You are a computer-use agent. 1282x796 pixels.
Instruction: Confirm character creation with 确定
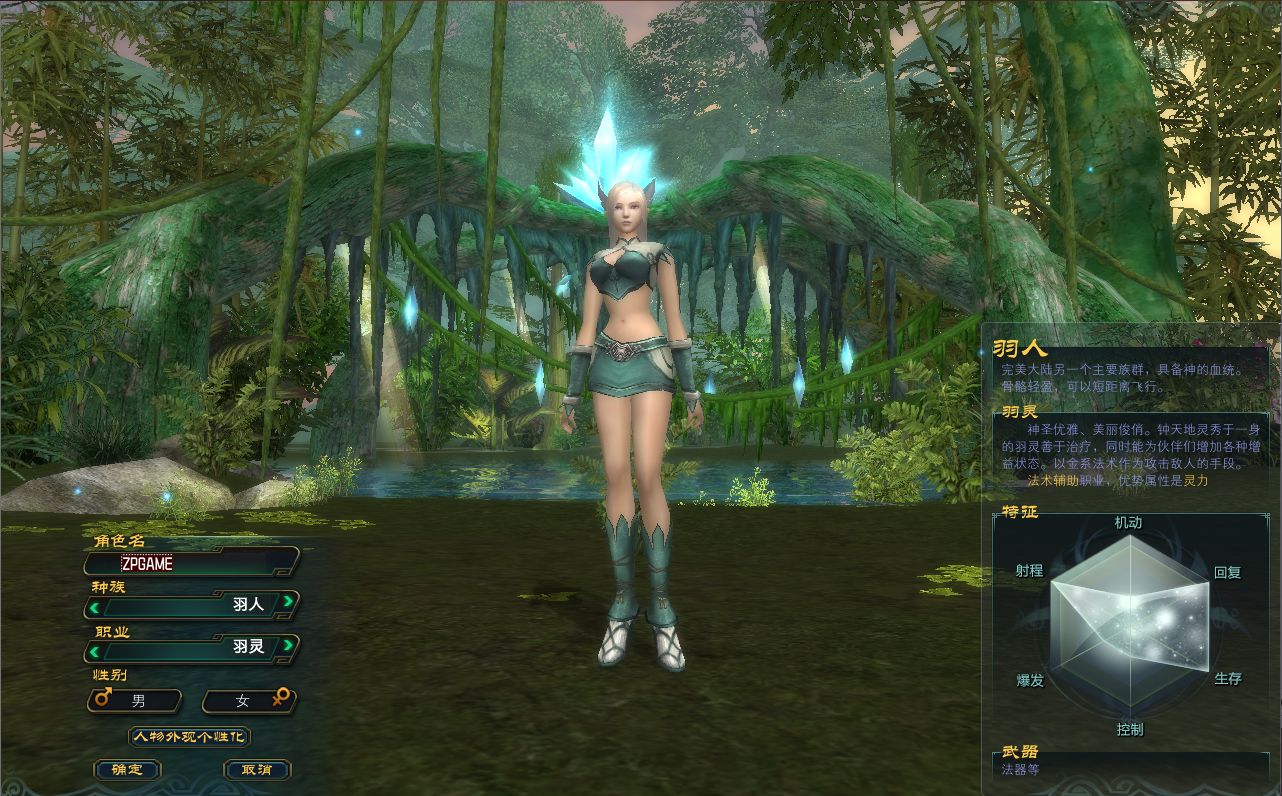127,770
